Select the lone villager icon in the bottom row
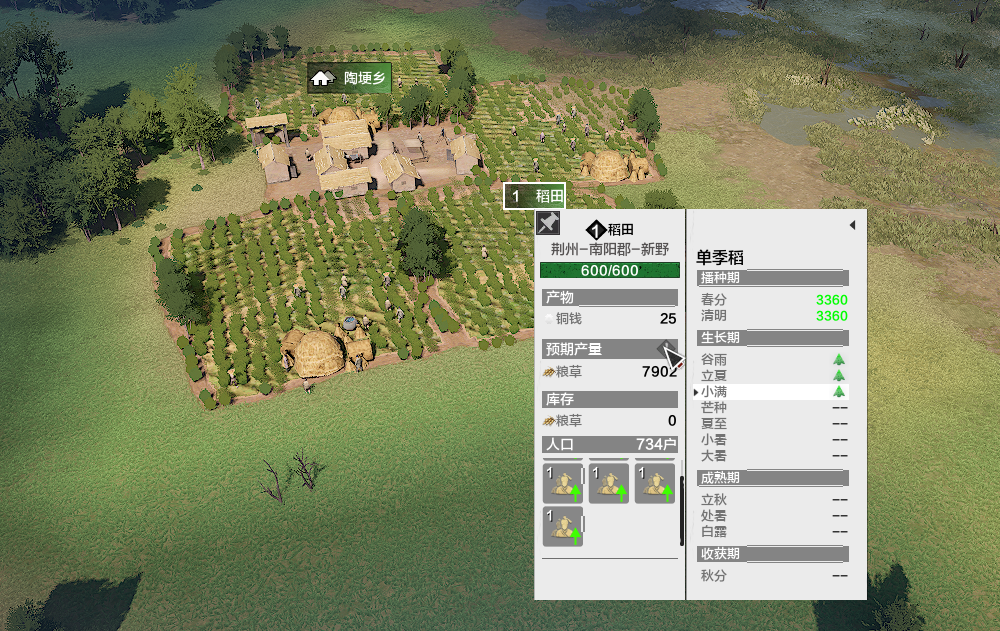This screenshot has width=1000, height=631. 563,526
